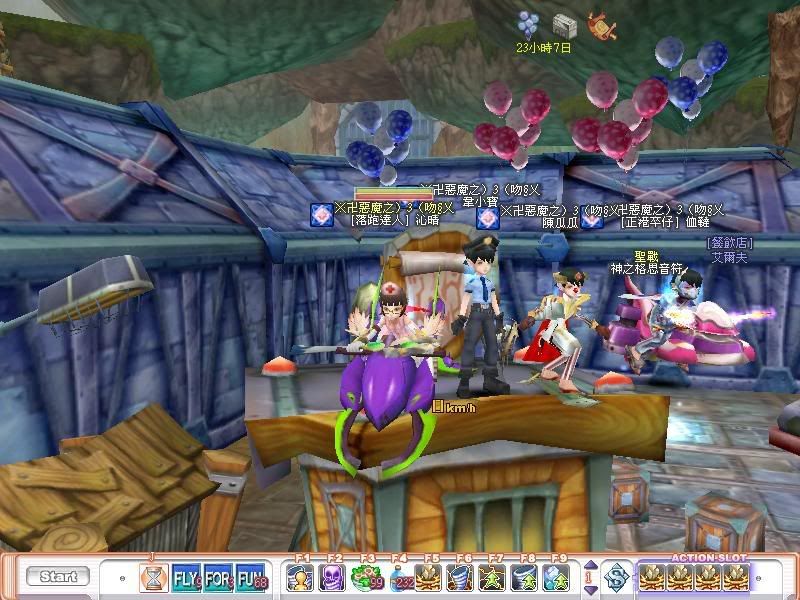The image size is (800, 600).
Task: Activate the F1 character silhouette shortcut
Action: pyautogui.click(x=300, y=577)
